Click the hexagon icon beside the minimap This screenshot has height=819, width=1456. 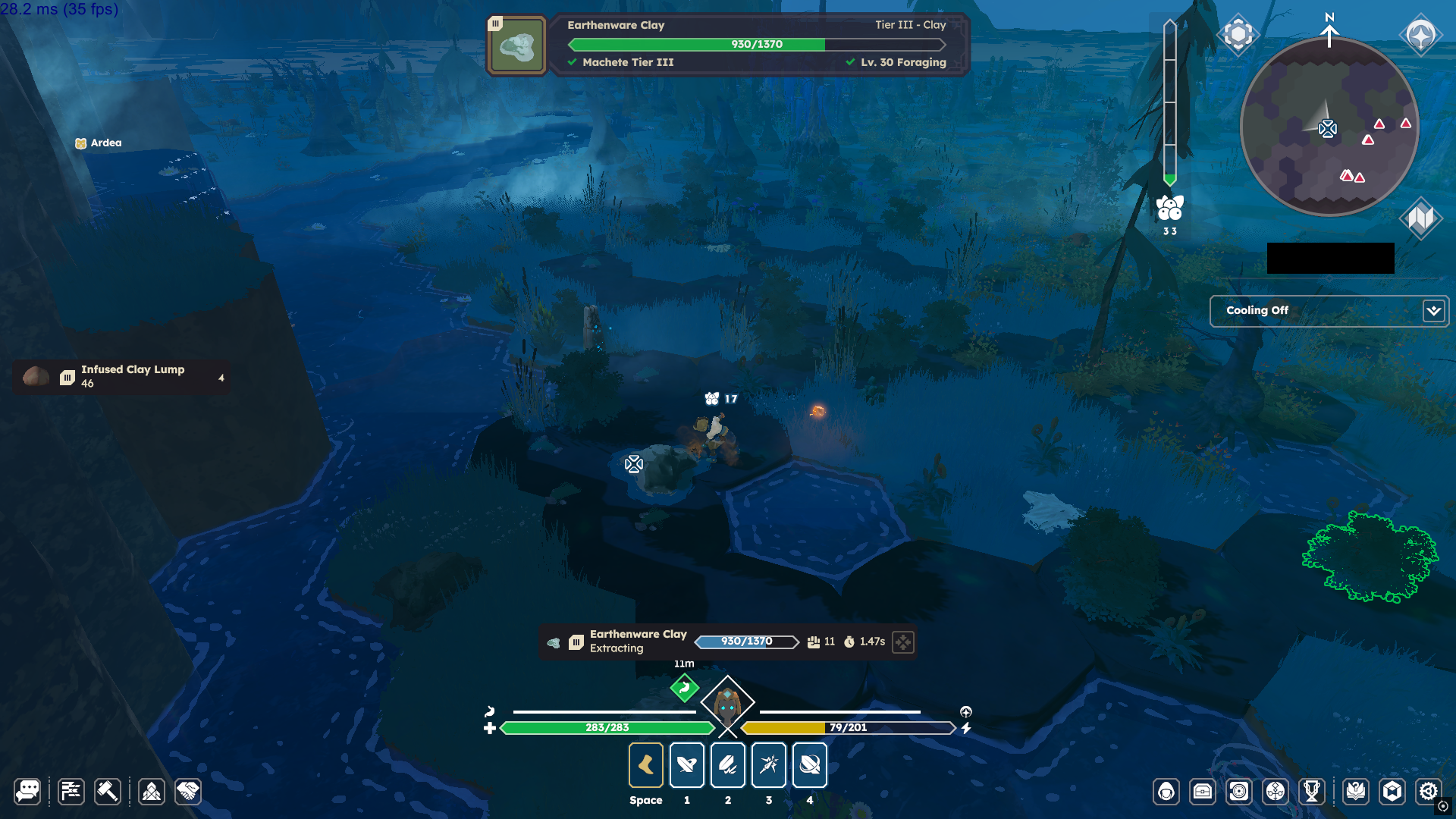coord(1238,34)
